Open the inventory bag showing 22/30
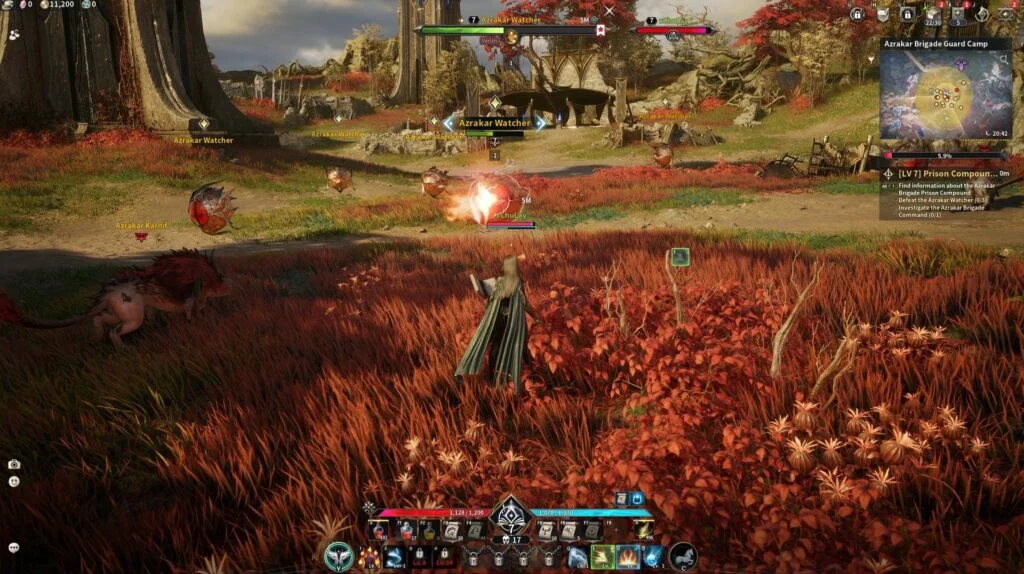 [933, 14]
